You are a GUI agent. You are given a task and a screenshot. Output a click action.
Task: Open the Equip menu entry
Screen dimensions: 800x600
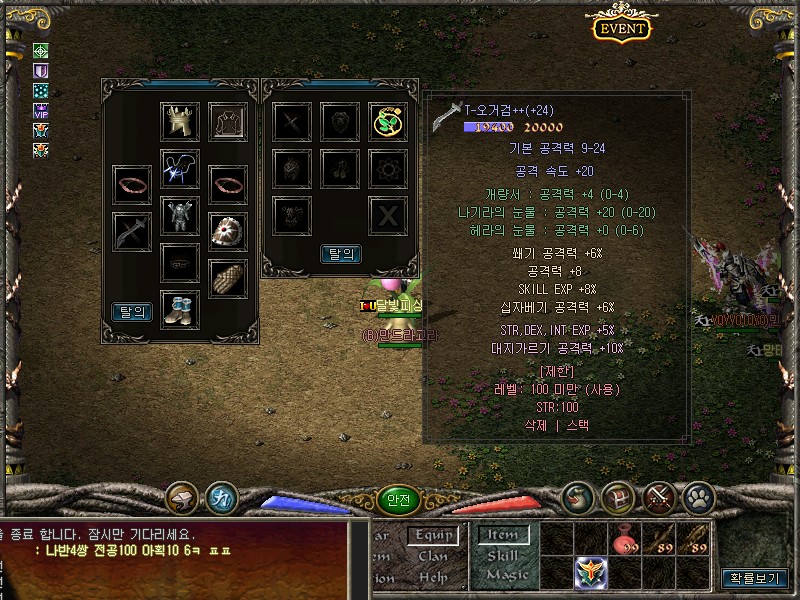pyautogui.click(x=433, y=536)
